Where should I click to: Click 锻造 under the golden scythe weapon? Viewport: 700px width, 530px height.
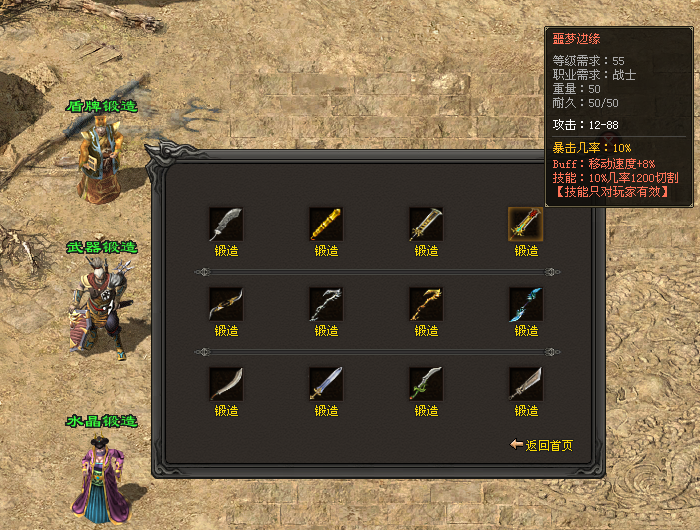tap(426, 331)
